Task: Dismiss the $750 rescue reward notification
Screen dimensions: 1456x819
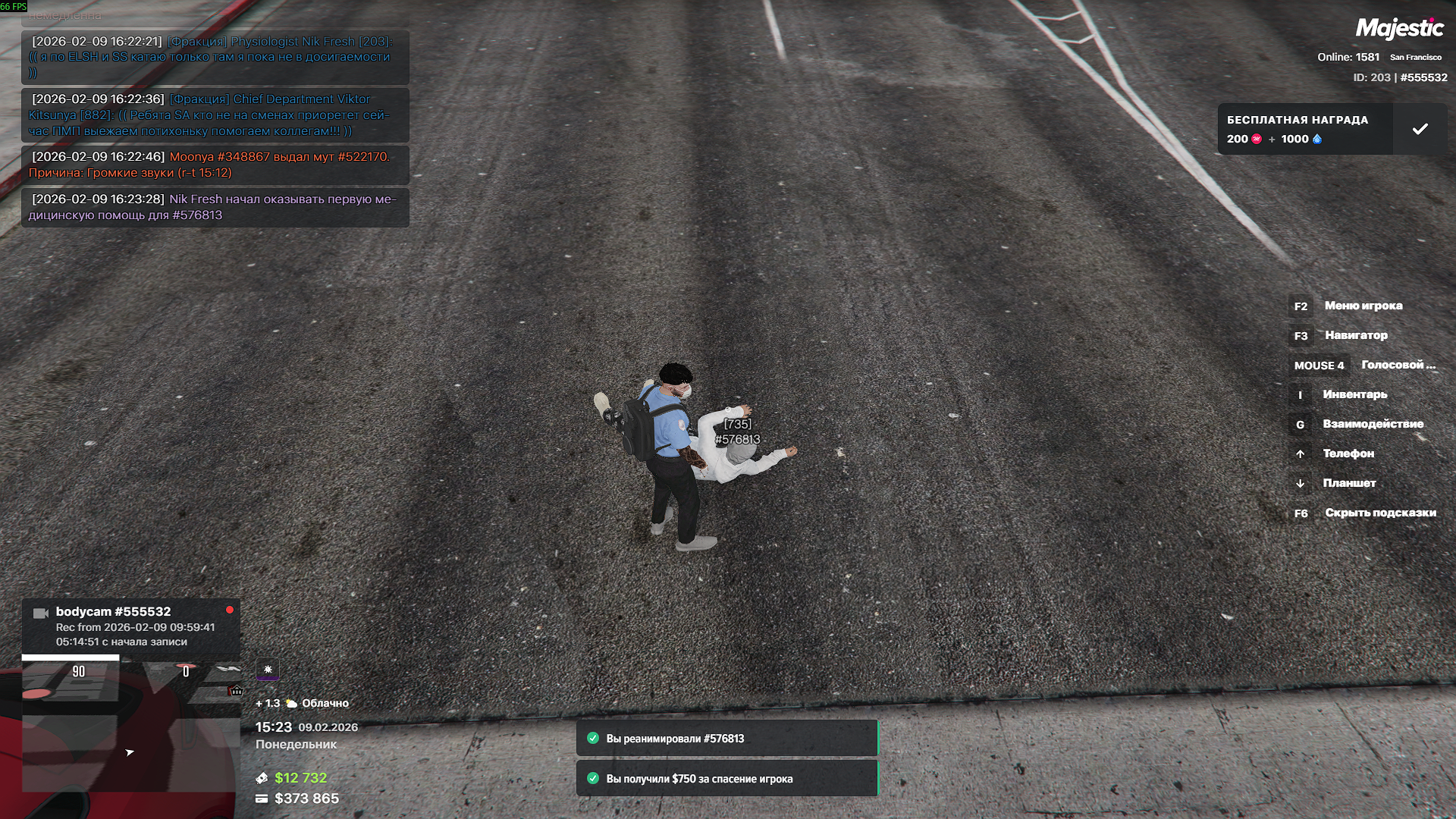Action: 726,779
